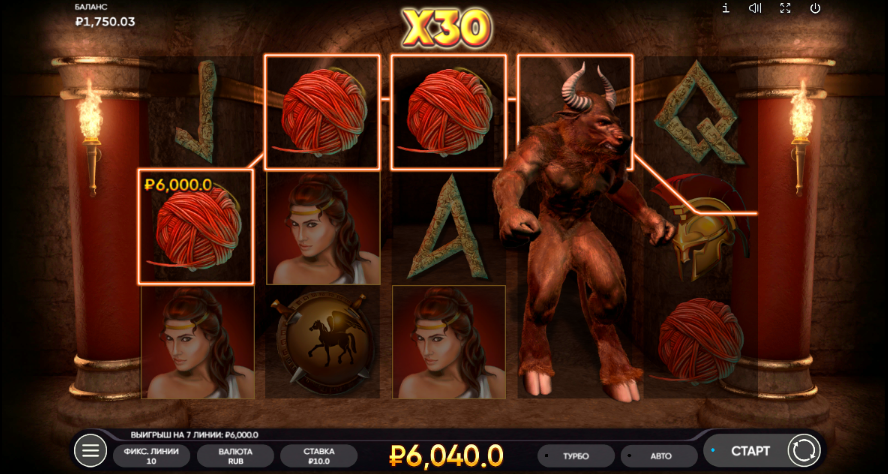Select the ФИКС. ЛИНИИ lines button
The height and width of the screenshot is (474, 888).
tap(151, 456)
